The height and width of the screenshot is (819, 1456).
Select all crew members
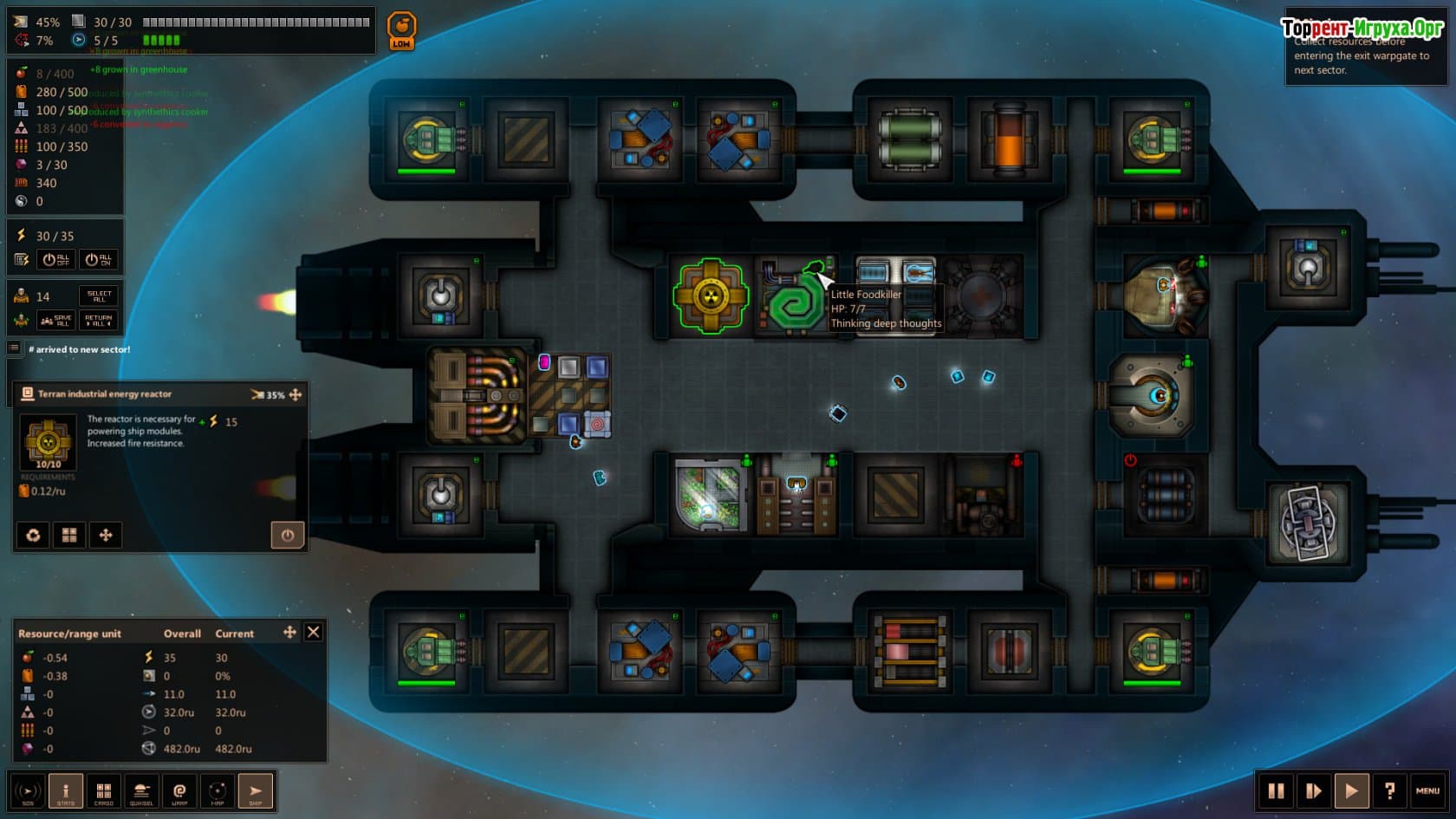(x=99, y=296)
